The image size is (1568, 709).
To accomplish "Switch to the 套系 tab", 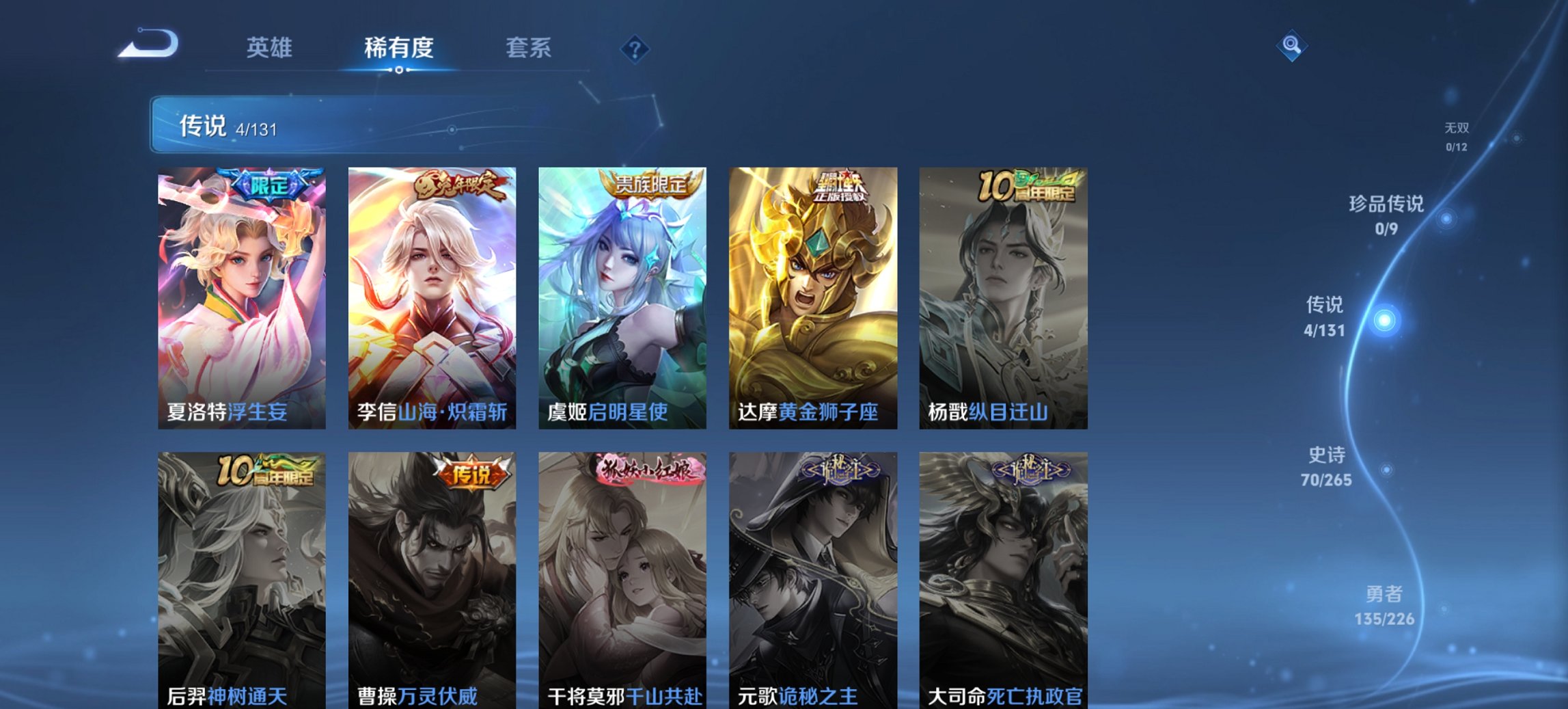I will [x=529, y=48].
